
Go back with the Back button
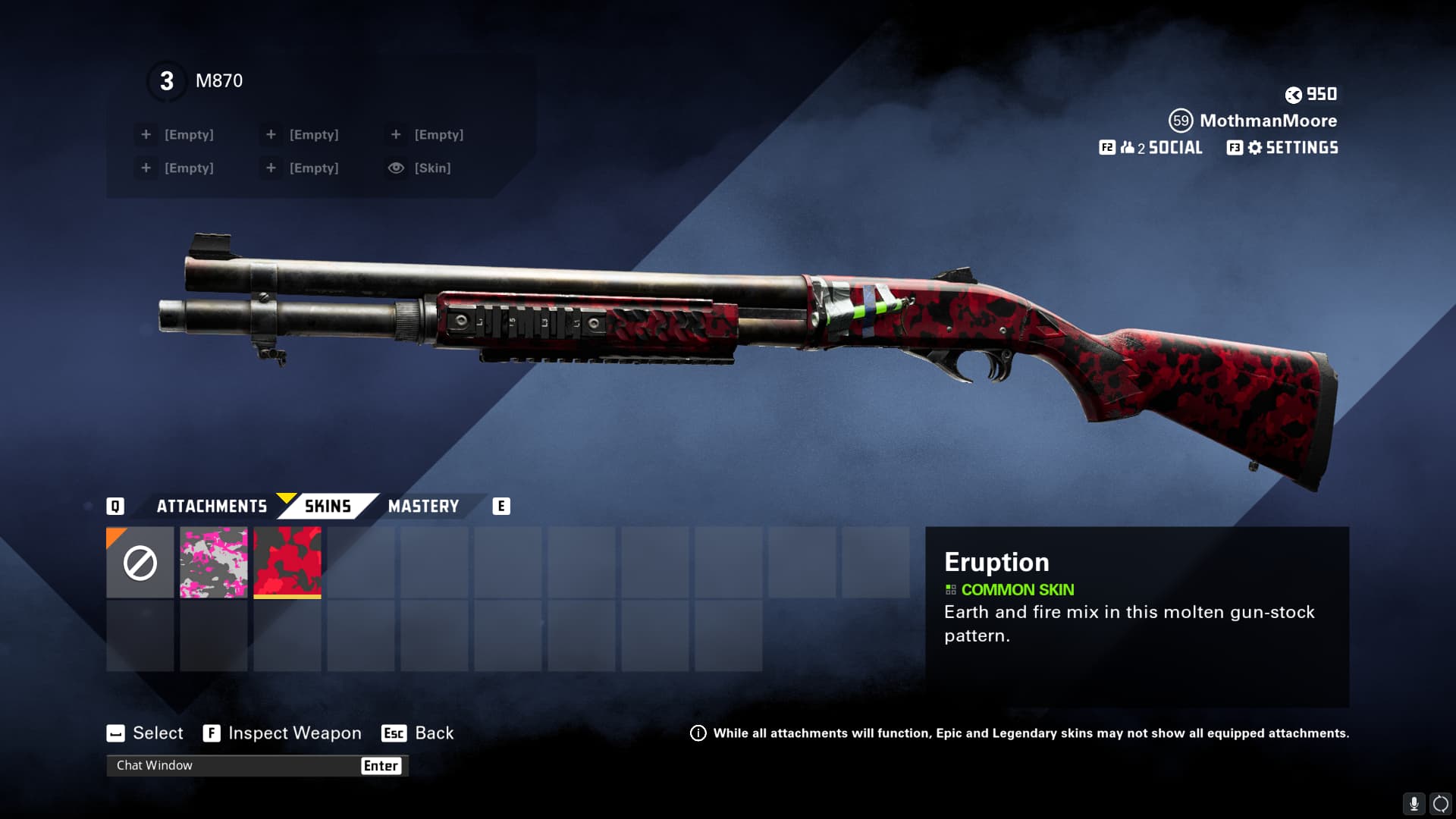[x=433, y=733]
